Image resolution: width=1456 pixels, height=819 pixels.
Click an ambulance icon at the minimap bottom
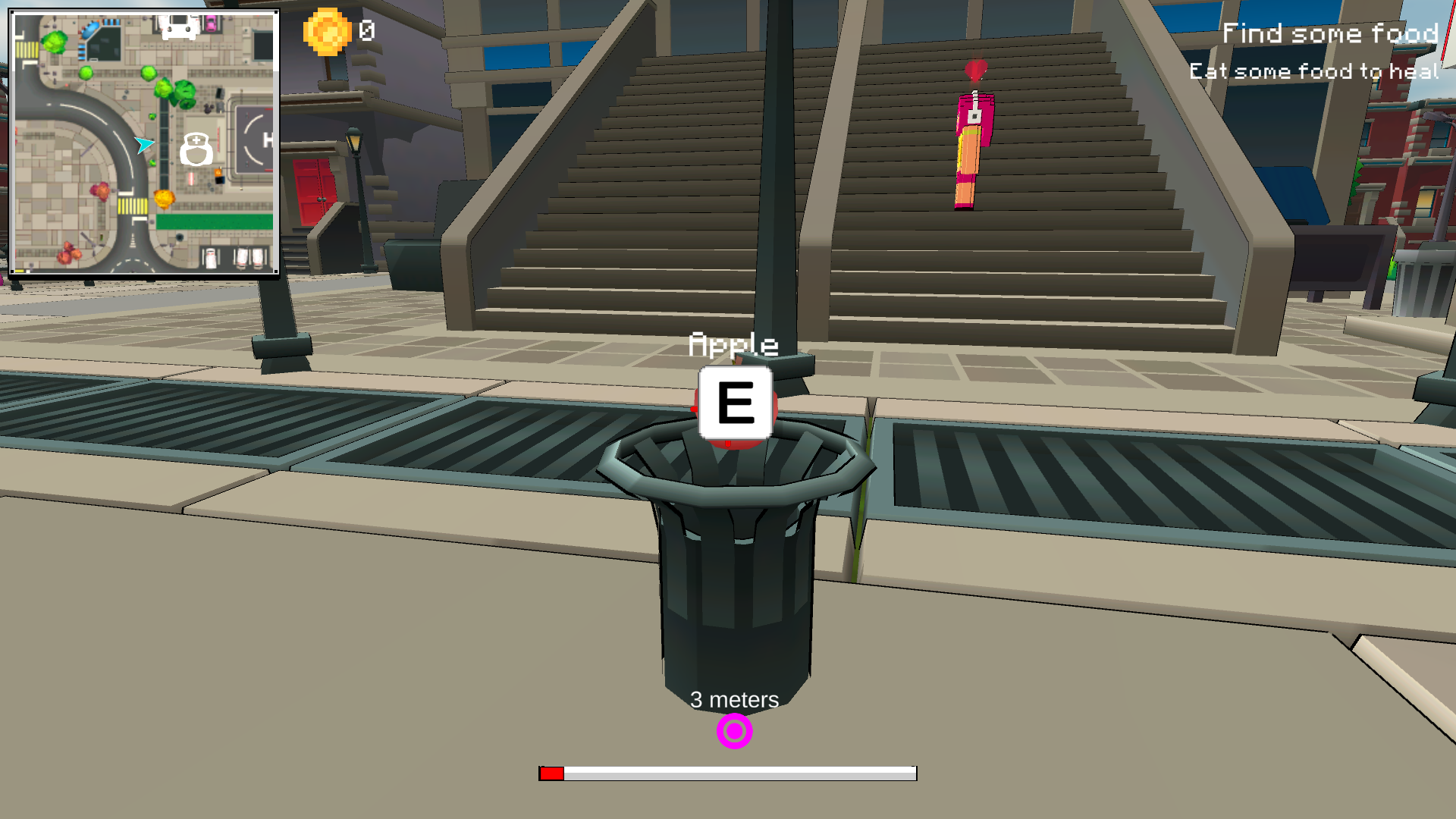click(211, 258)
